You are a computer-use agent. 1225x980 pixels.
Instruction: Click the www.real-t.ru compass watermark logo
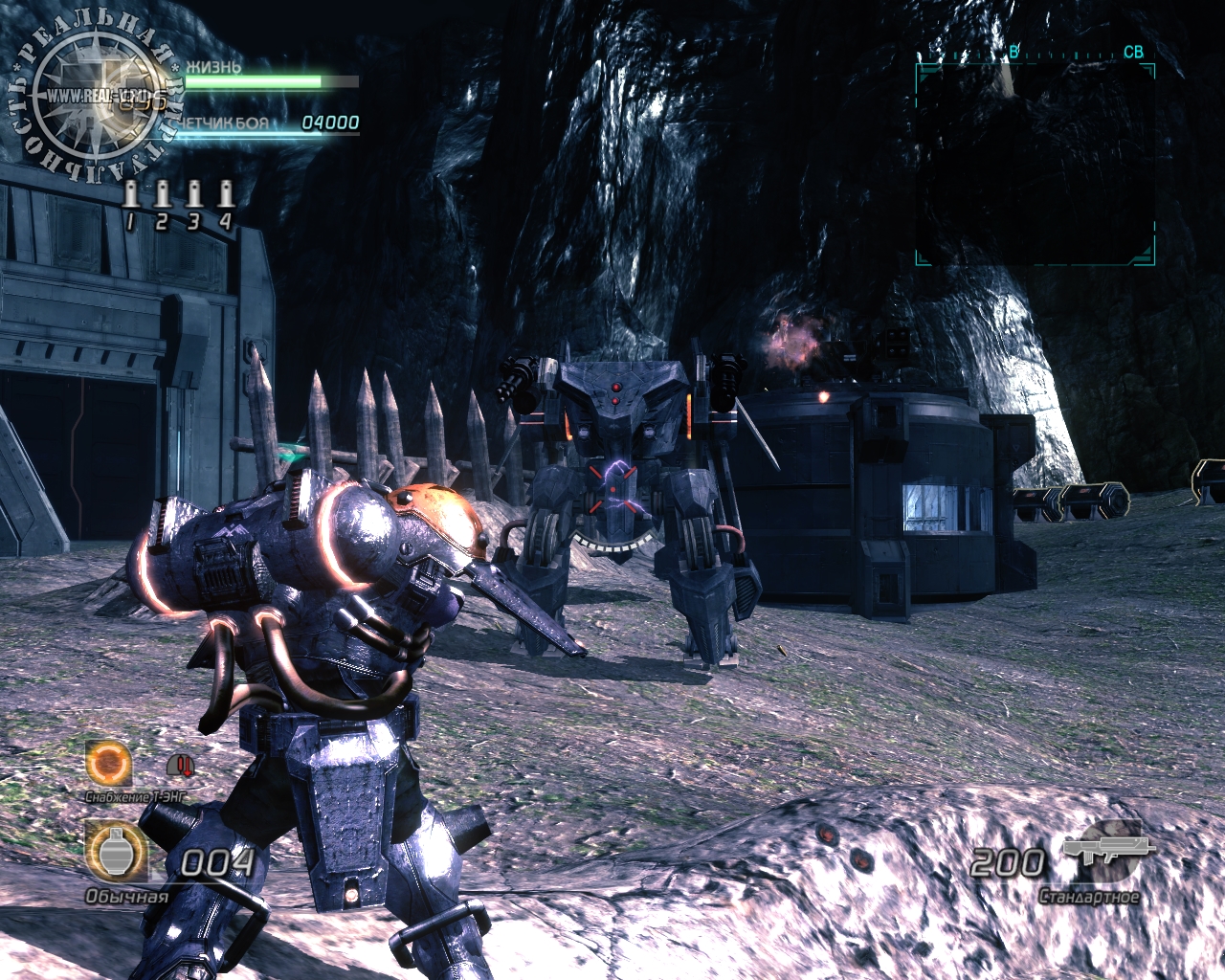94,97
